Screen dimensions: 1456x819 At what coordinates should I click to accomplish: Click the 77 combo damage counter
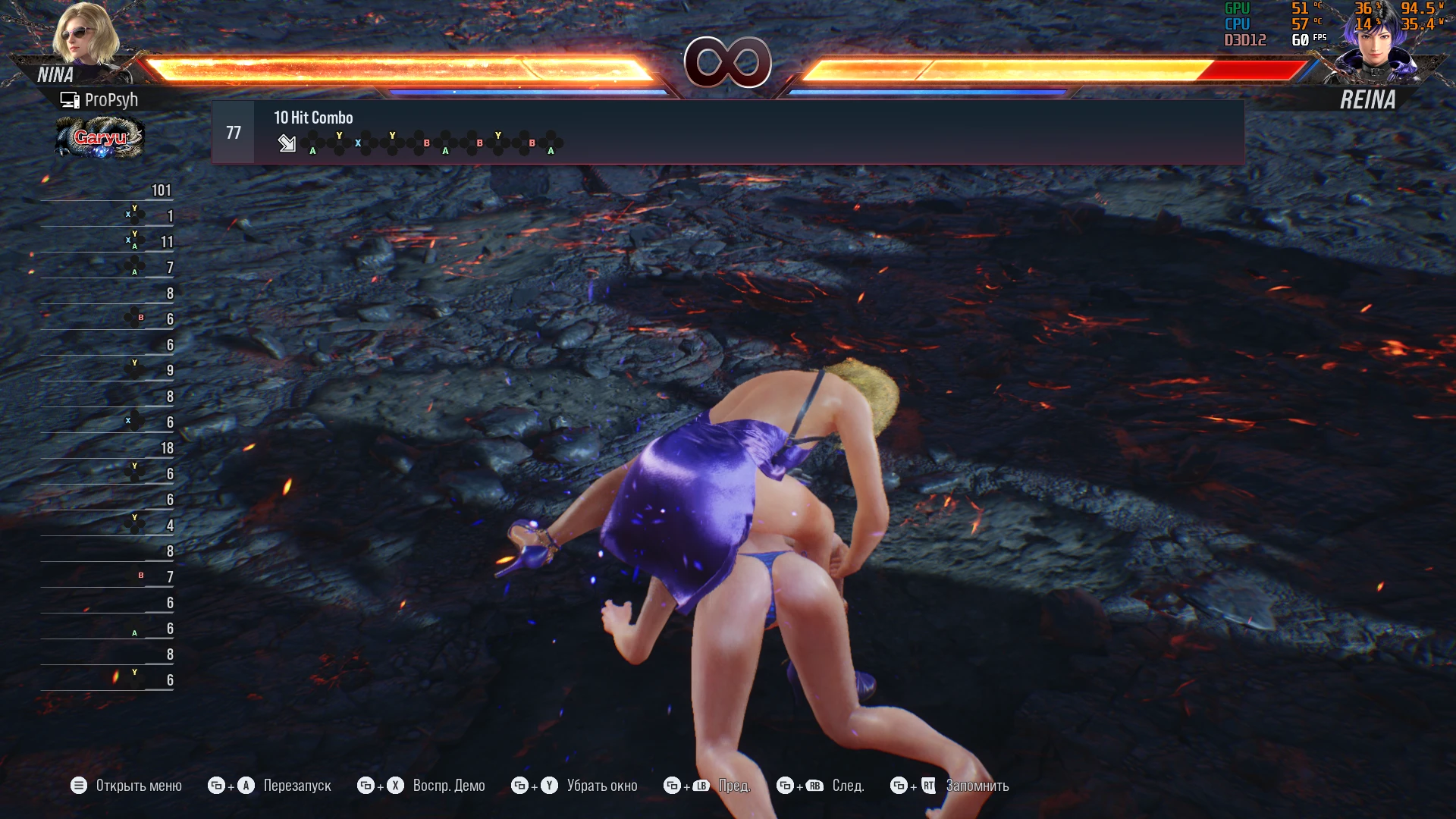click(x=233, y=131)
